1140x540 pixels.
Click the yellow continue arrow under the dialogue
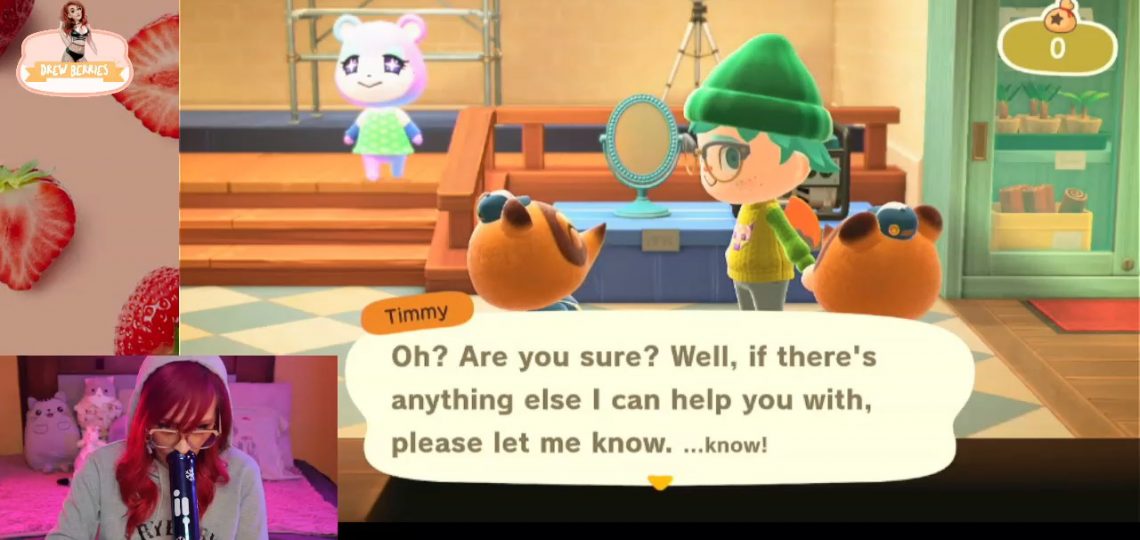tap(659, 483)
